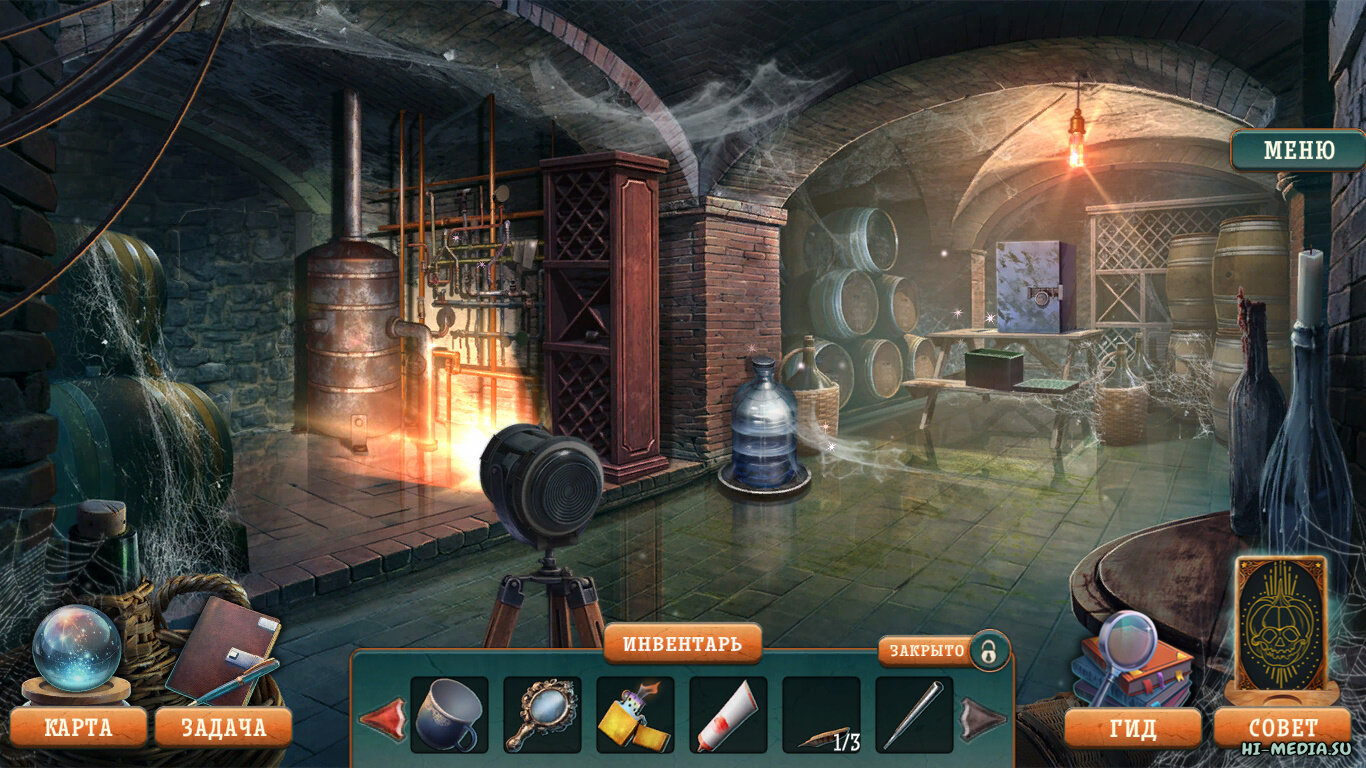Select the ornate hand mirror slot
The width and height of the screenshot is (1366, 768).
click(542, 714)
